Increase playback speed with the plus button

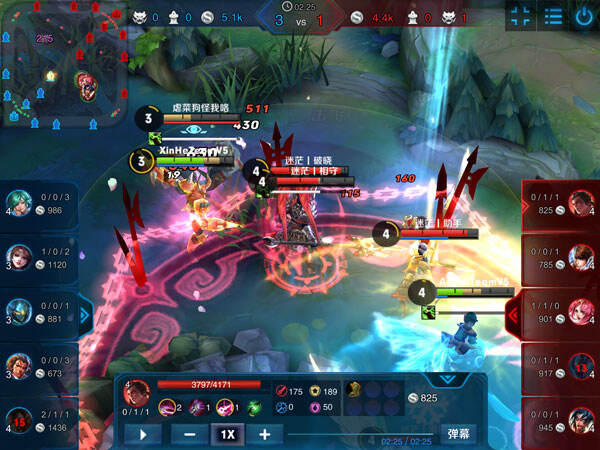coord(264,435)
